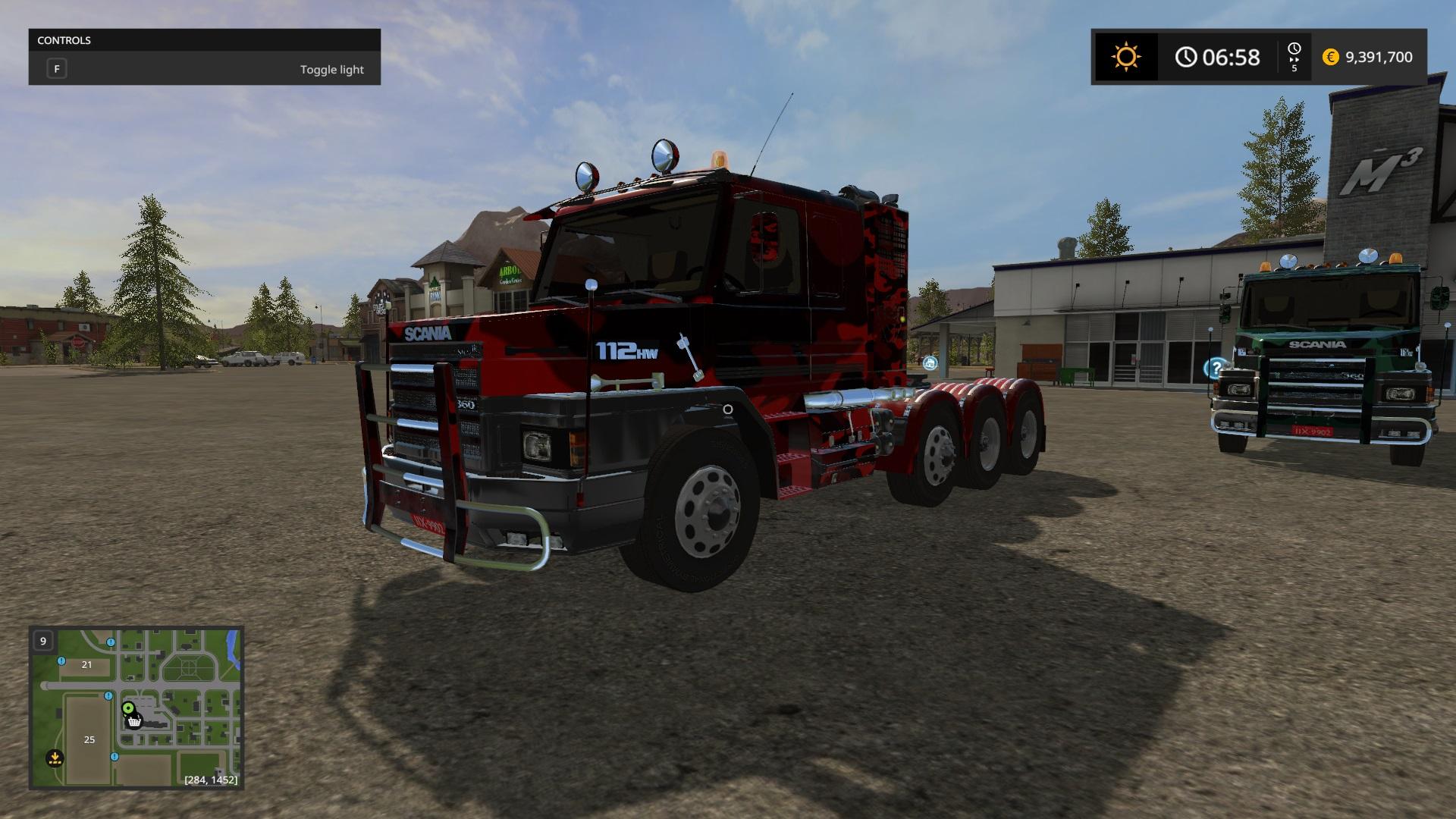
Task: Click the green player position marker
Action: (128, 708)
